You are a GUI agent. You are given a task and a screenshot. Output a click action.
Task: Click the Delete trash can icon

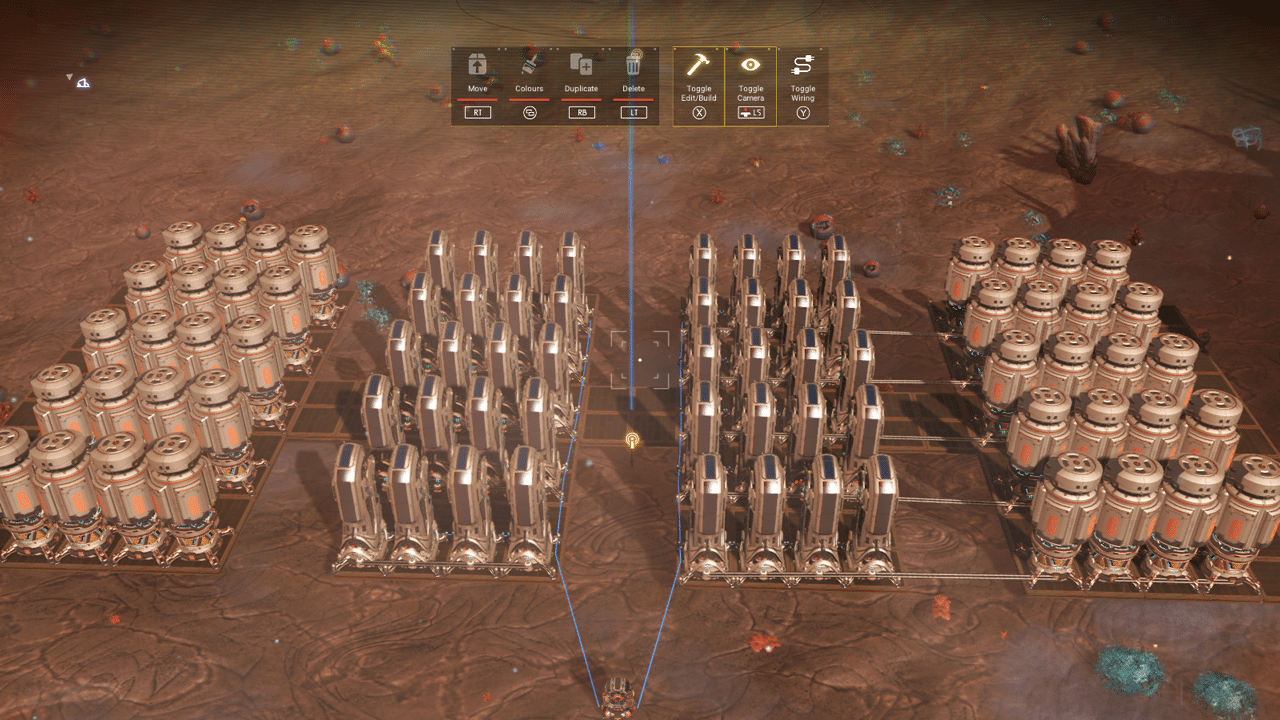click(x=636, y=64)
